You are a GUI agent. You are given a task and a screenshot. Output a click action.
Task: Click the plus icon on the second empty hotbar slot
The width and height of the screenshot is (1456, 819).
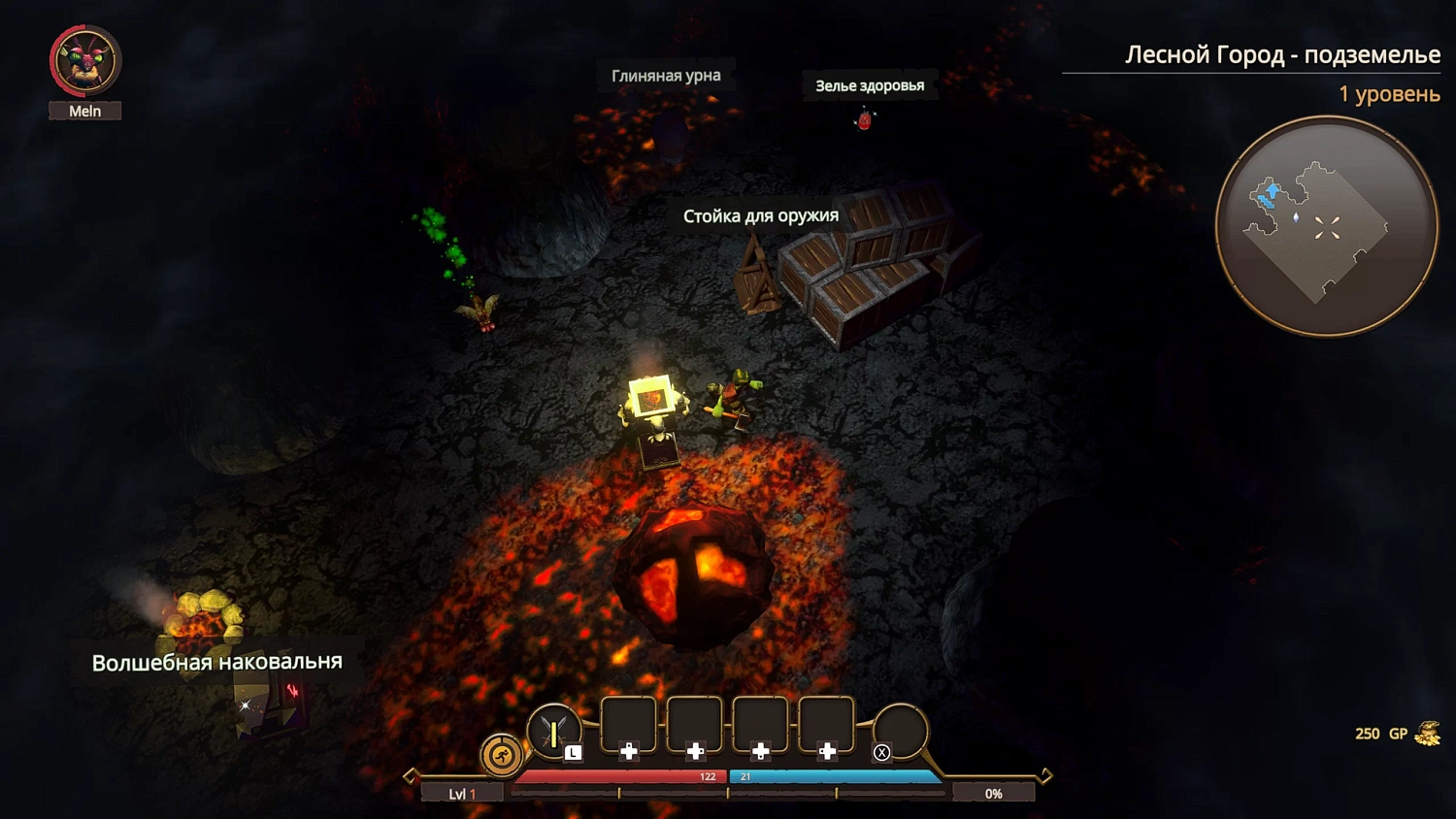(695, 749)
